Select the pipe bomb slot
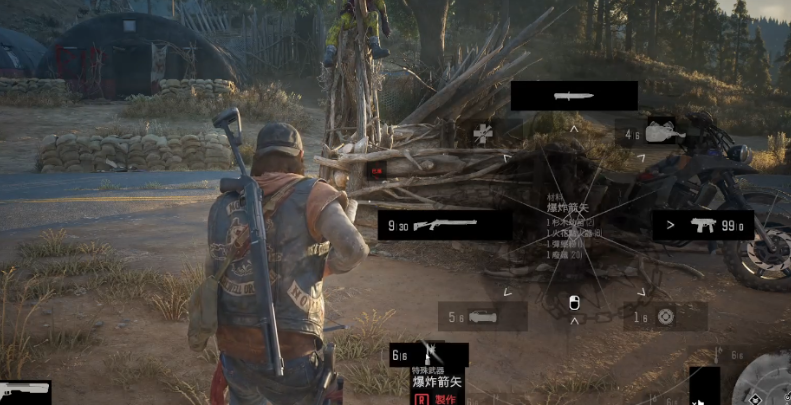791x405 pixels. (x=482, y=317)
